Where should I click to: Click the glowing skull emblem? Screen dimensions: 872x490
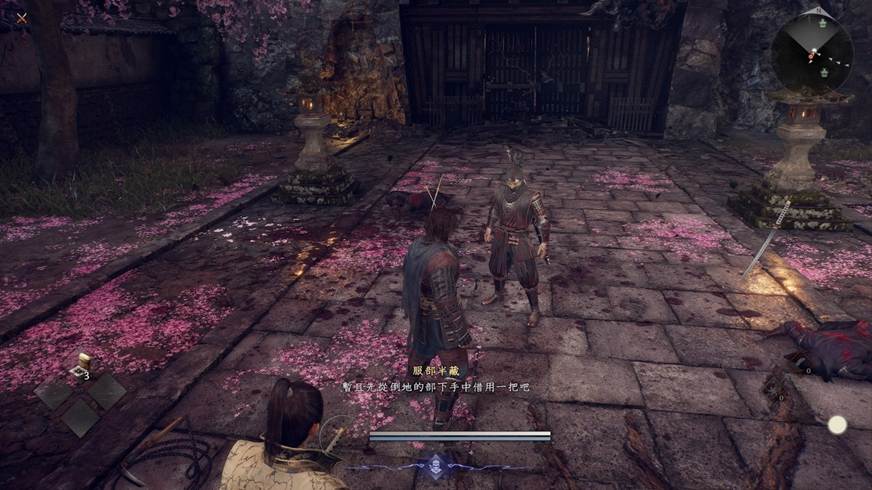(438, 465)
